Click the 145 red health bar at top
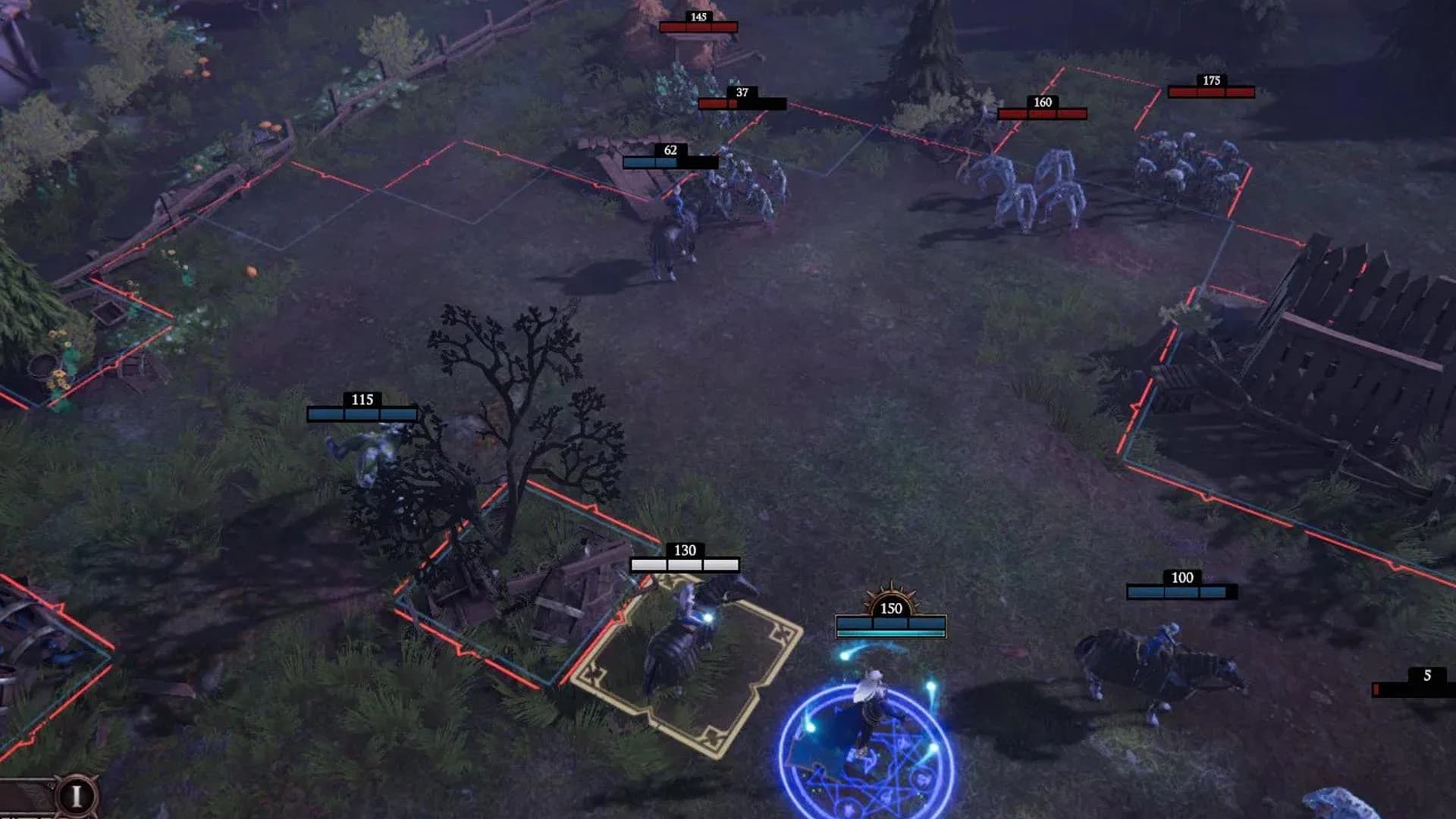1456x819 pixels. pos(698,26)
